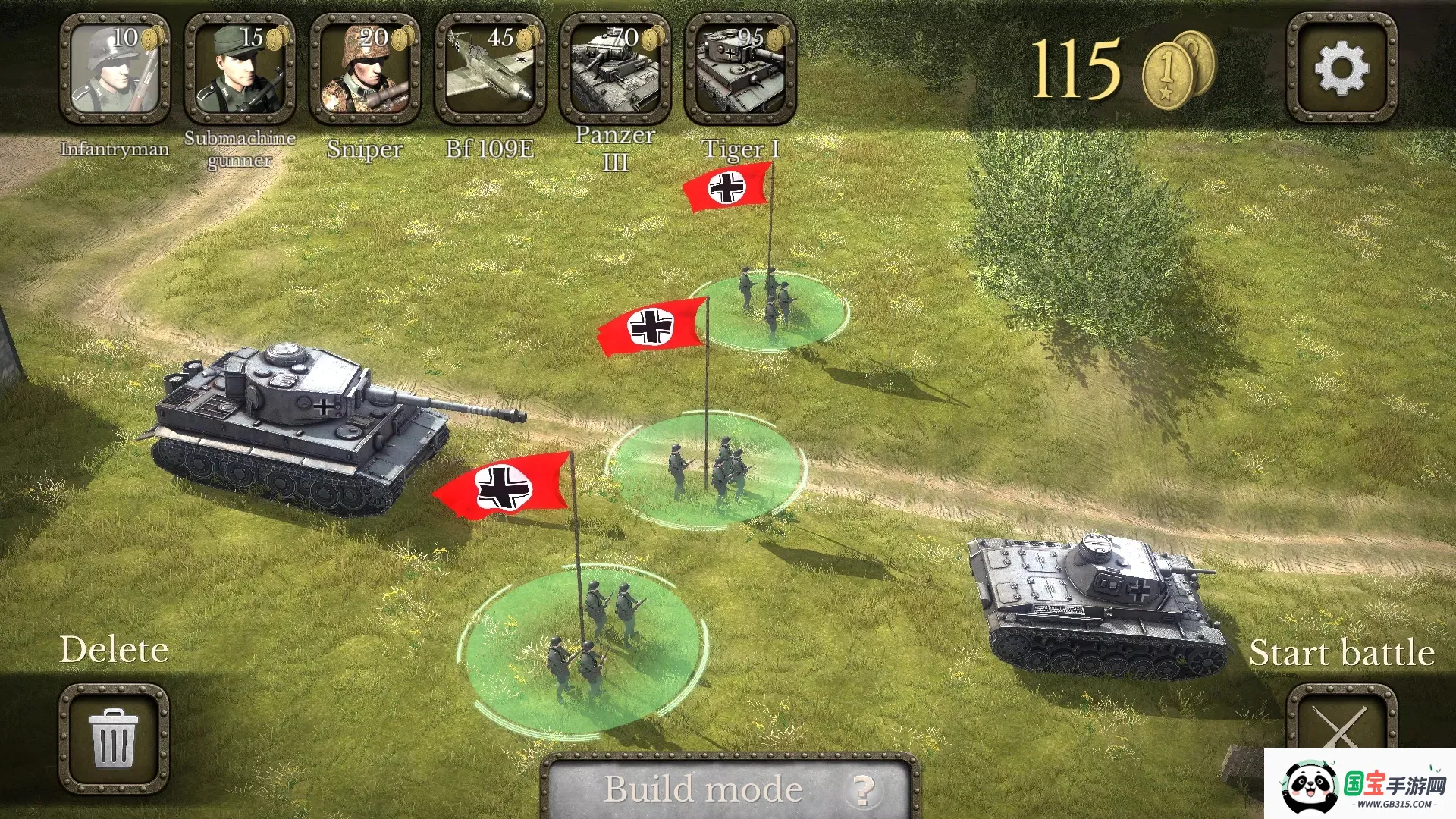
Task: Click the Delete text label
Action: click(x=114, y=650)
